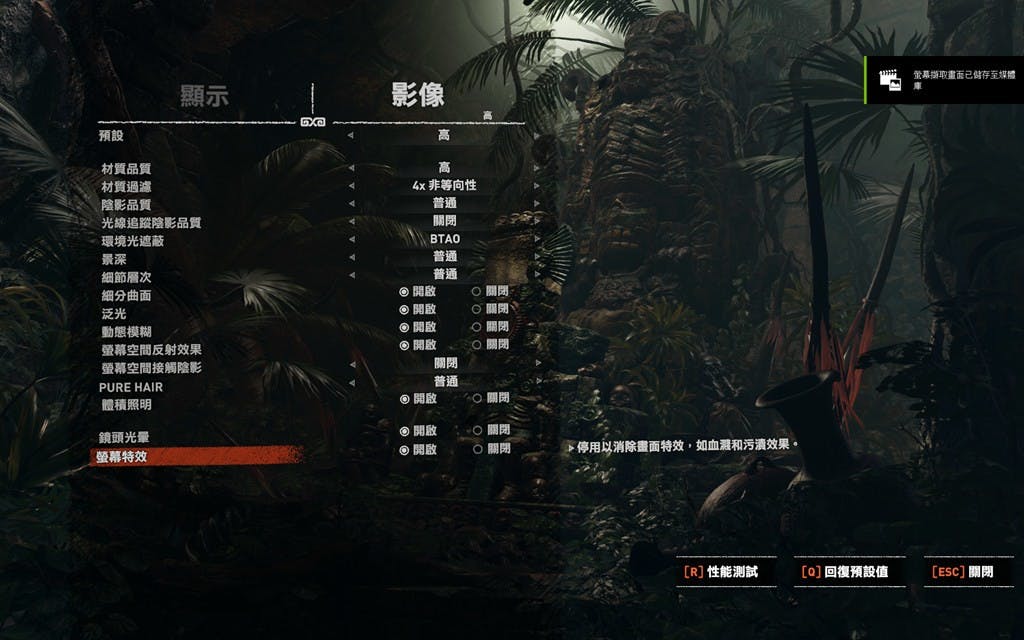Close the menu with 關閉 button

(x=964, y=572)
